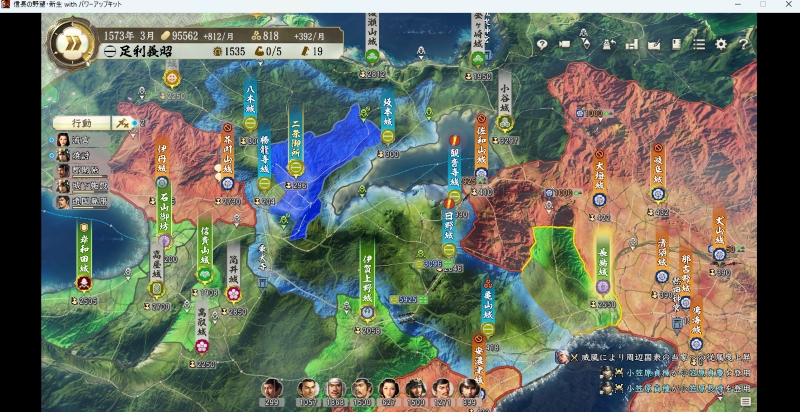Select 伊賀上野城 castle label
Image resolution: width=800 pixels, height=412 pixels.
click(369, 278)
